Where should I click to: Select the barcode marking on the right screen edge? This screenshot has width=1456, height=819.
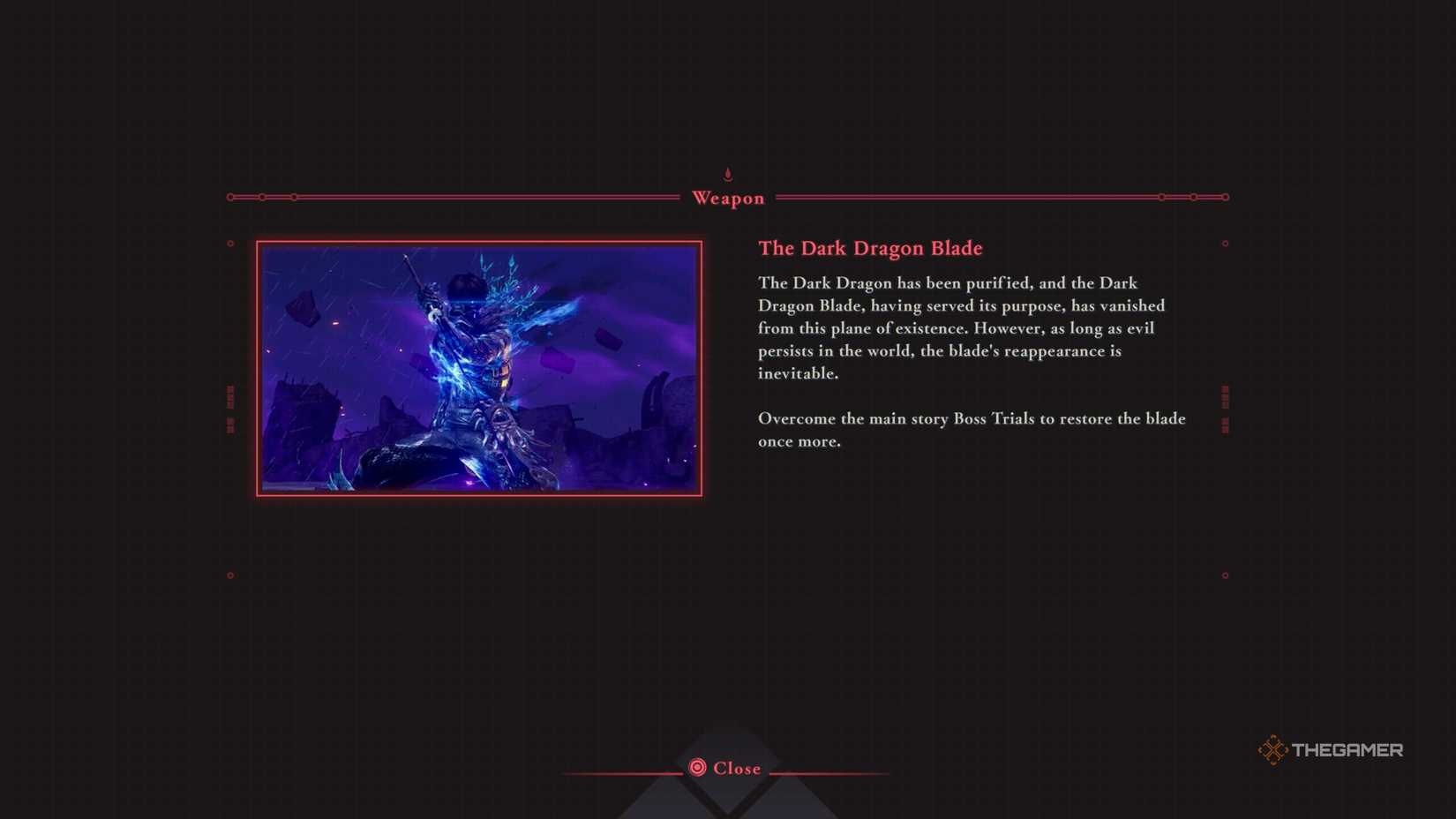click(x=1225, y=408)
